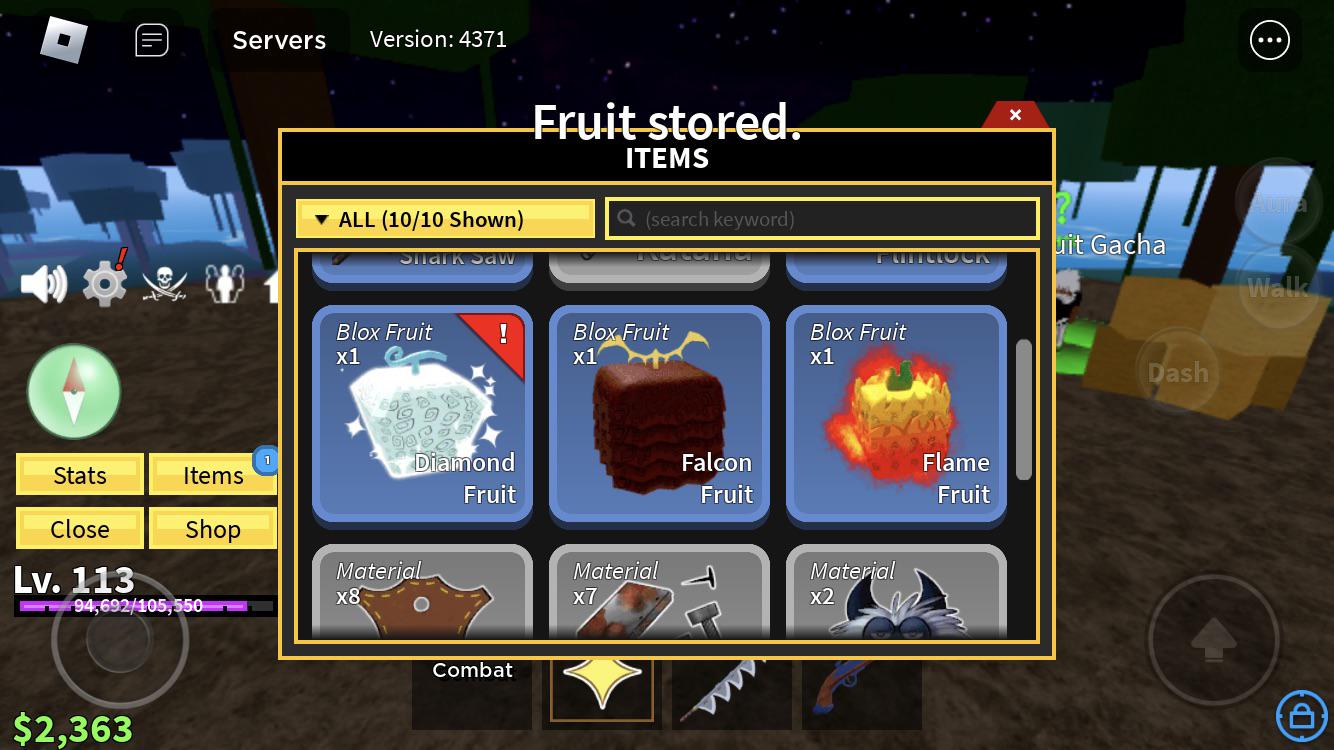This screenshot has height=750, width=1334.
Task: Click the green compass navigation icon
Action: 74,391
